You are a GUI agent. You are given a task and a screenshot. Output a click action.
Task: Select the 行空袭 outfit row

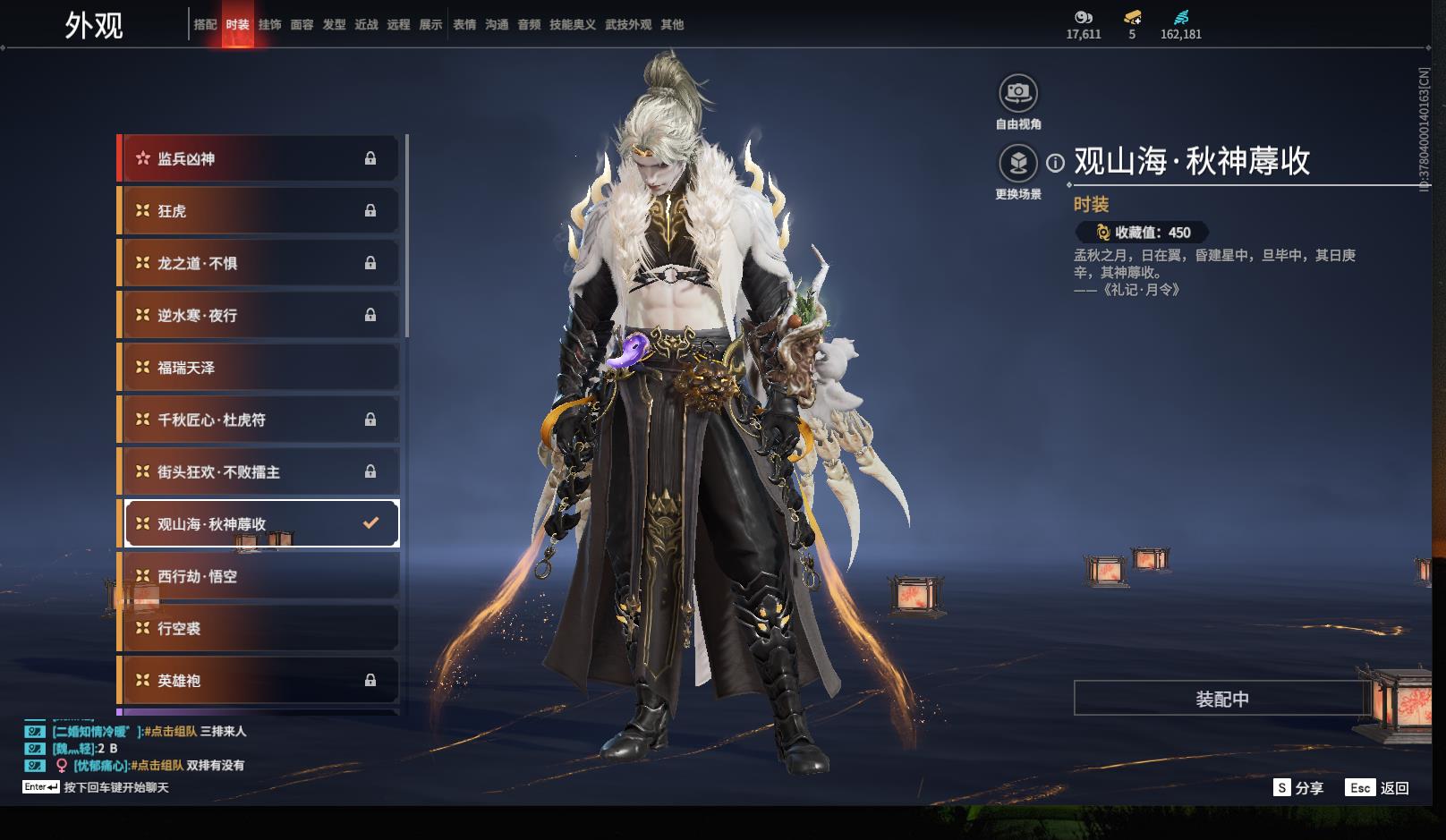259,629
